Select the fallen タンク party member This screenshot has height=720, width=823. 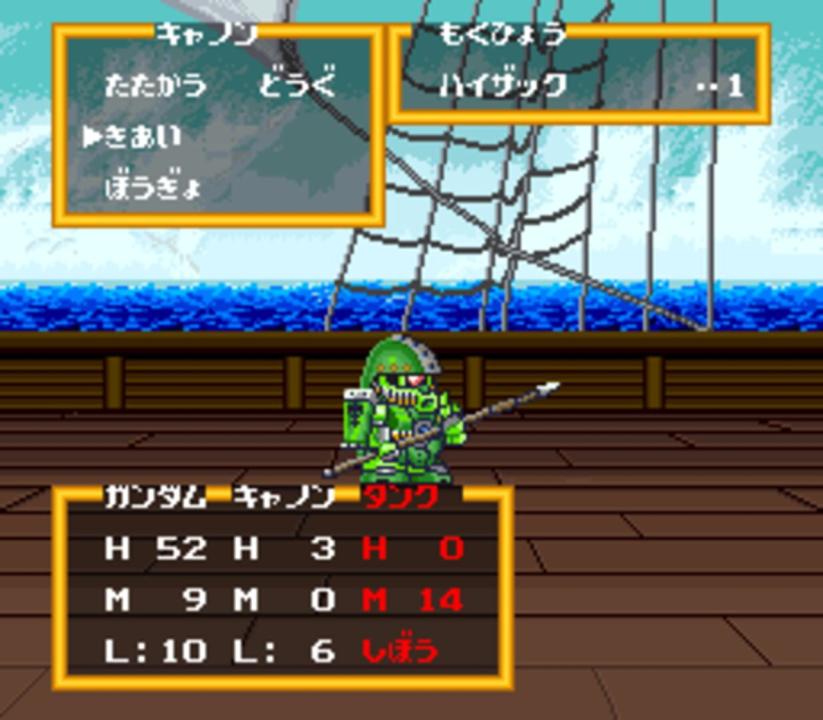point(399,497)
